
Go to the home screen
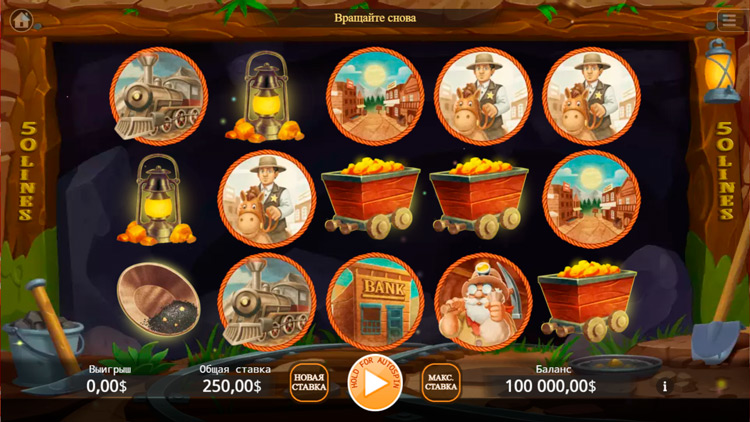(21, 19)
